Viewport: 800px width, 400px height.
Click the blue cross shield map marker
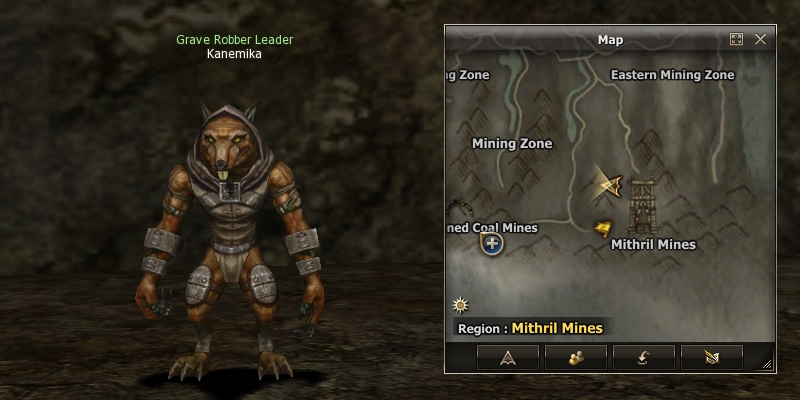(x=491, y=243)
